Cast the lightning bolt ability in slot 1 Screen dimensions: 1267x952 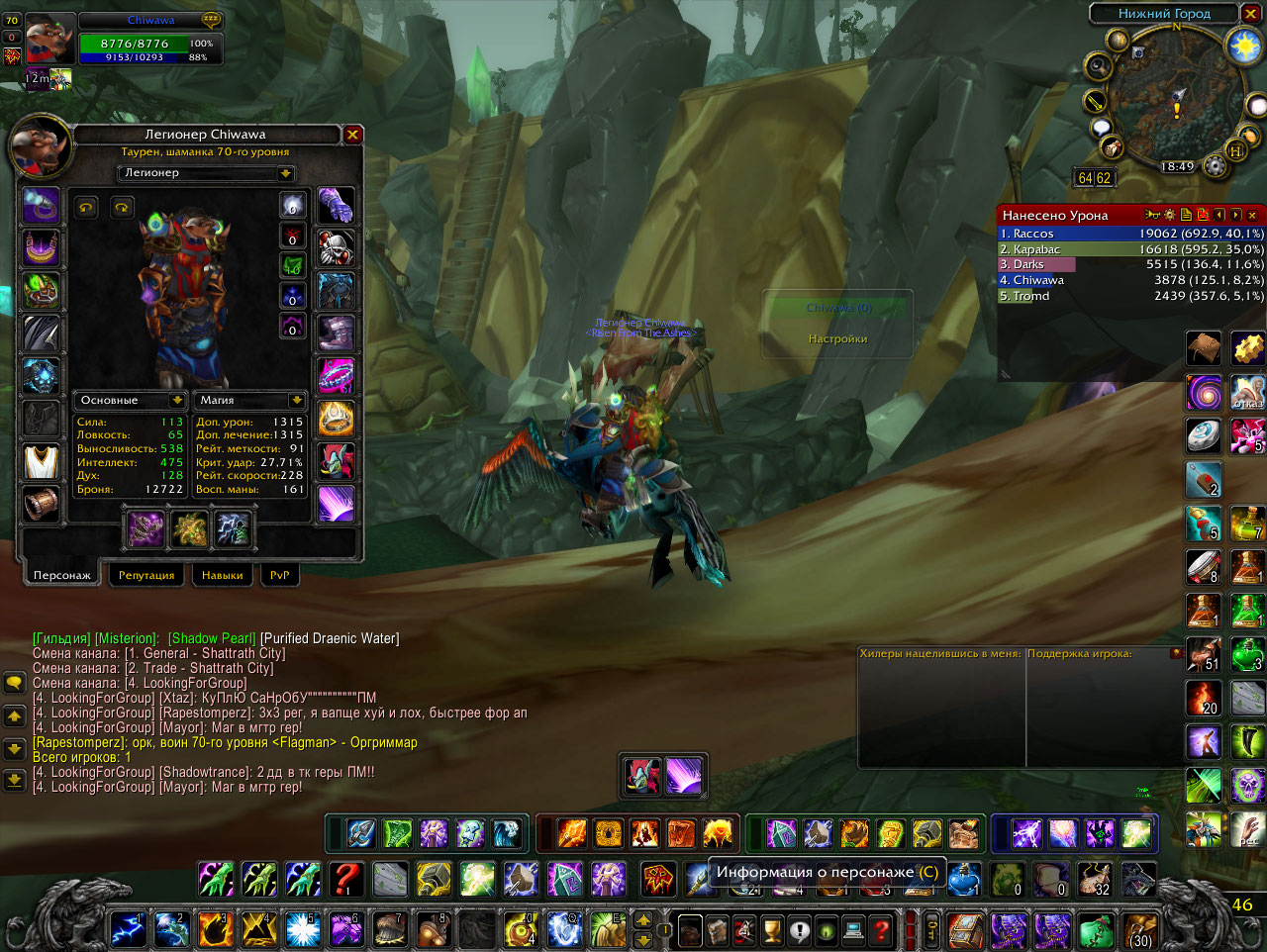(128, 930)
